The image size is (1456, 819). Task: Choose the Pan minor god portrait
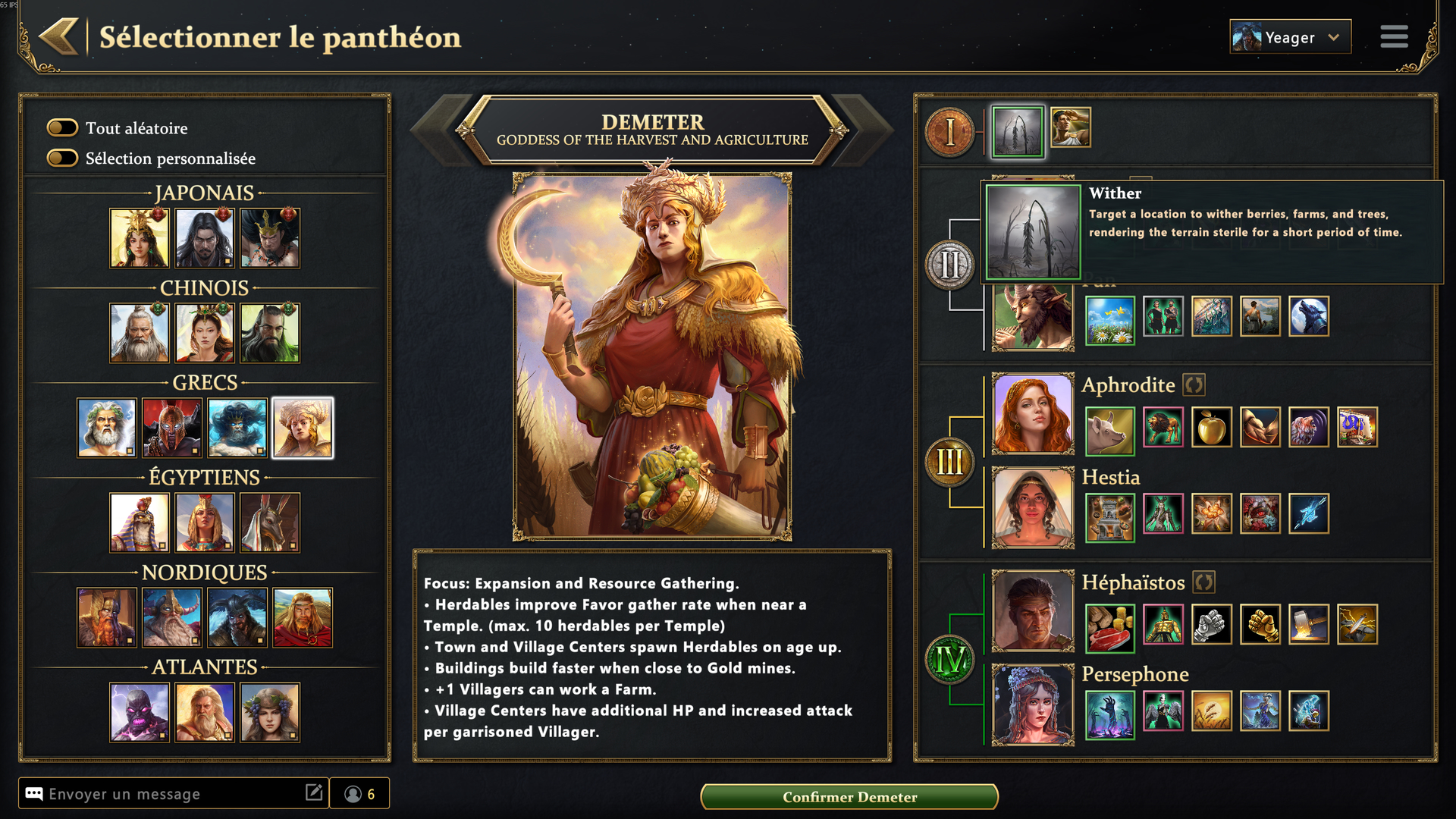[x=1033, y=318]
